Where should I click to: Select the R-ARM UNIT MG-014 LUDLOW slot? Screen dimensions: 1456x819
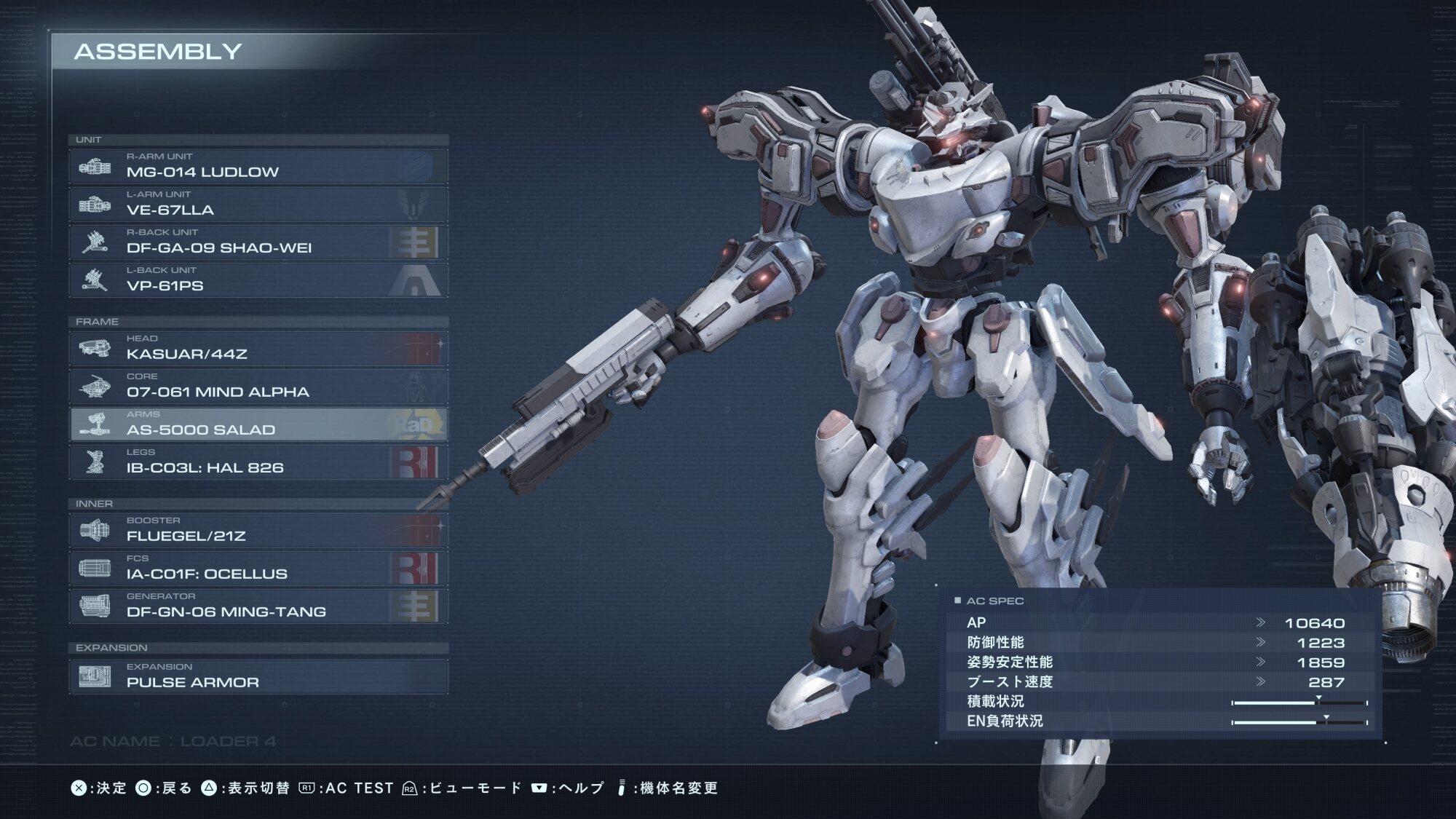tap(258, 167)
